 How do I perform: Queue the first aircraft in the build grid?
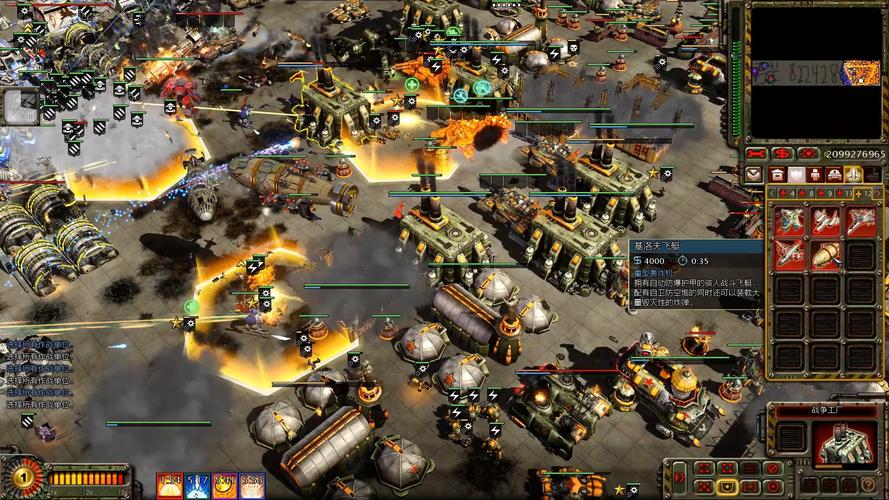790,221
